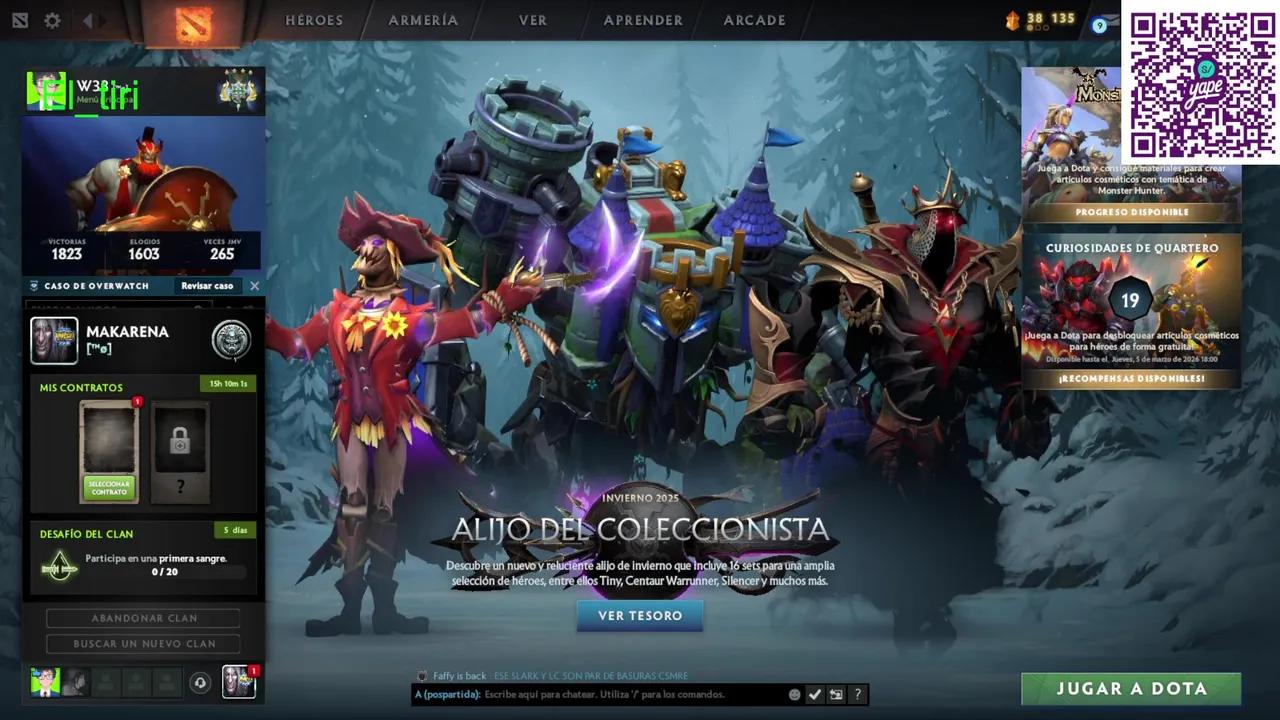Viewport: 1280px width, 720px height.
Task: Toggle the locked second contract slot
Action: click(x=178, y=444)
